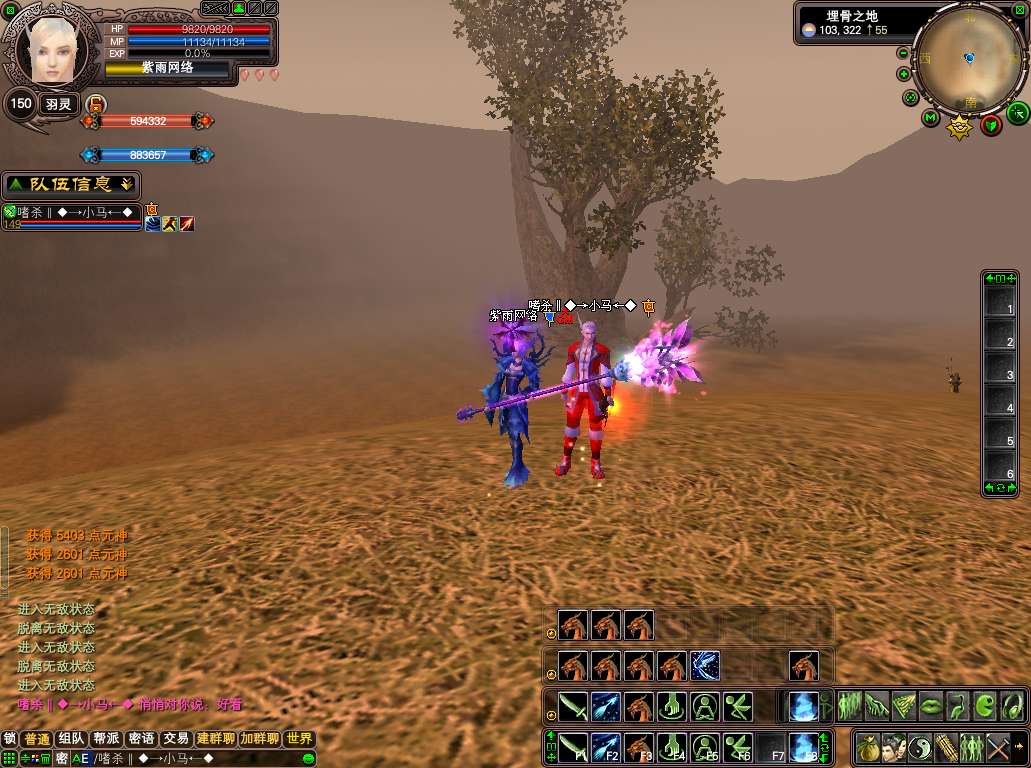
Task: Open the world map with the M button
Action: click(930, 118)
